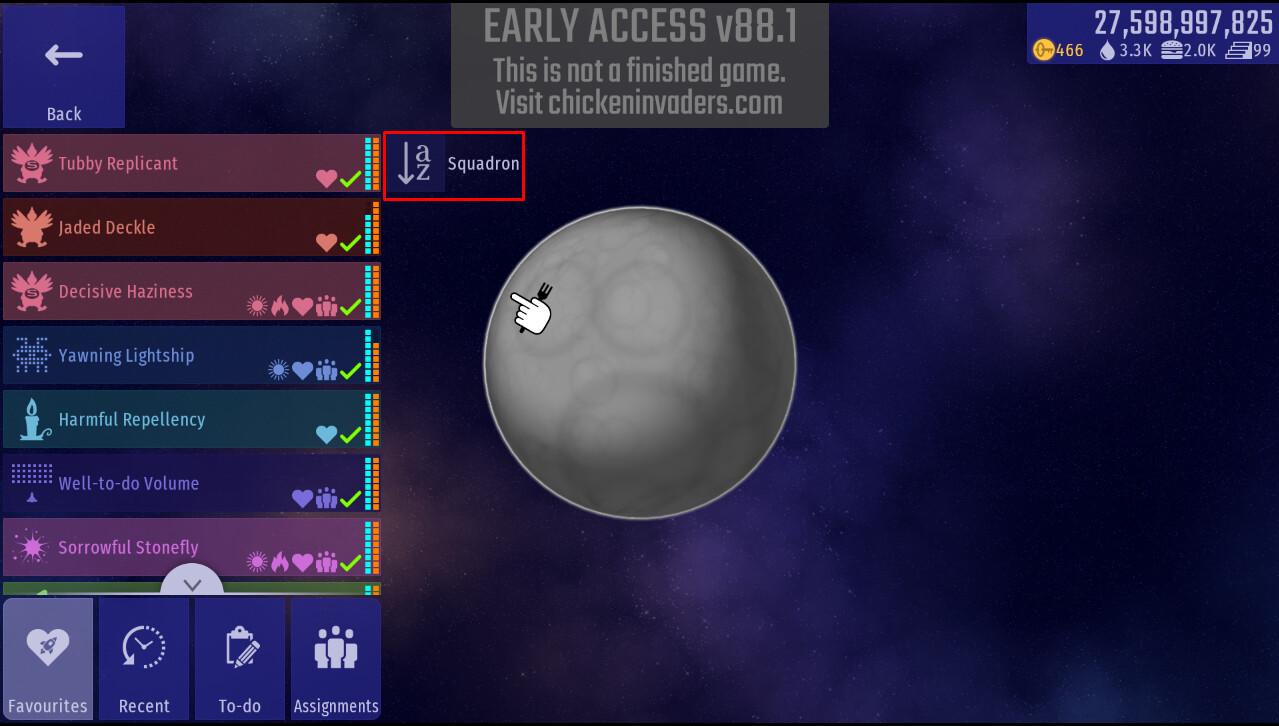
Task: Open the Recent tab
Action: point(144,659)
